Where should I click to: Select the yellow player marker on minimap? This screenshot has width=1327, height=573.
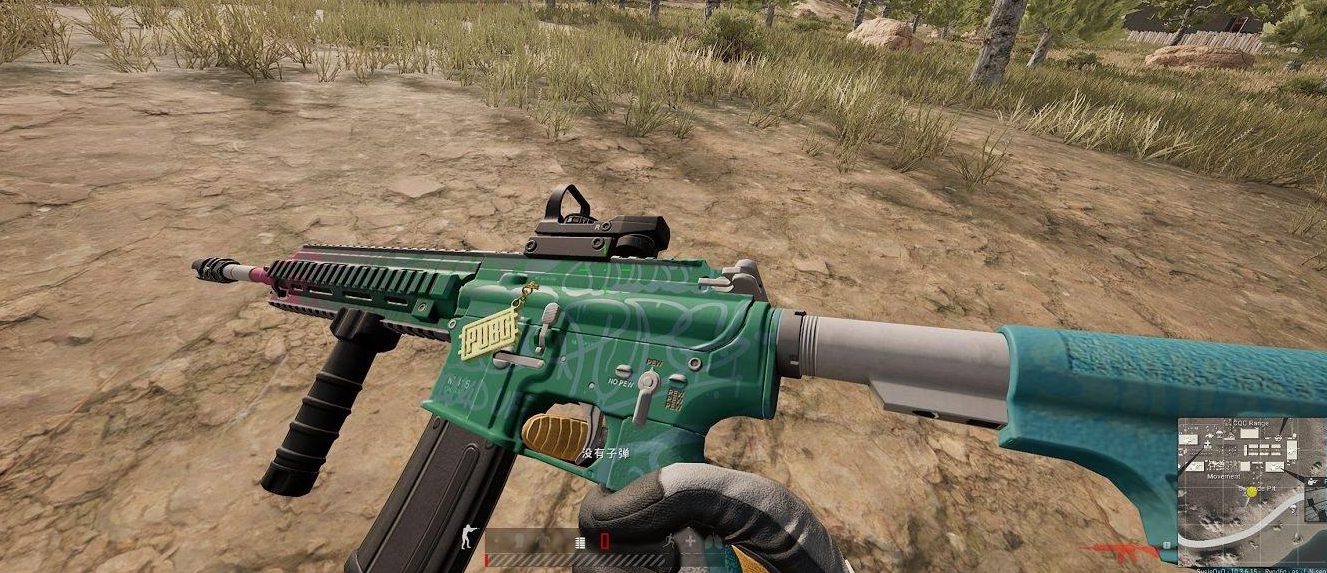tap(1251, 492)
